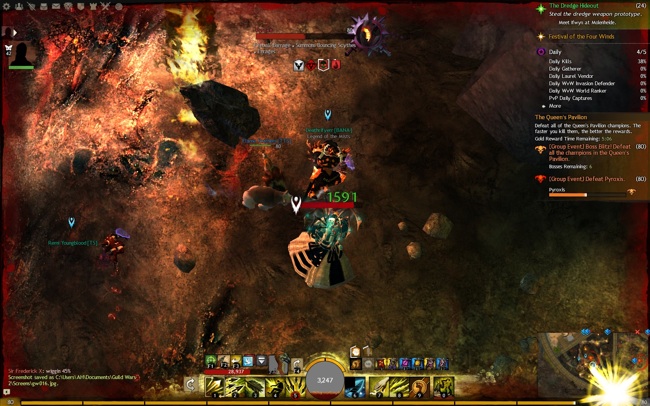
Task: Select the Daily achievements header
Action: [x=554, y=52]
